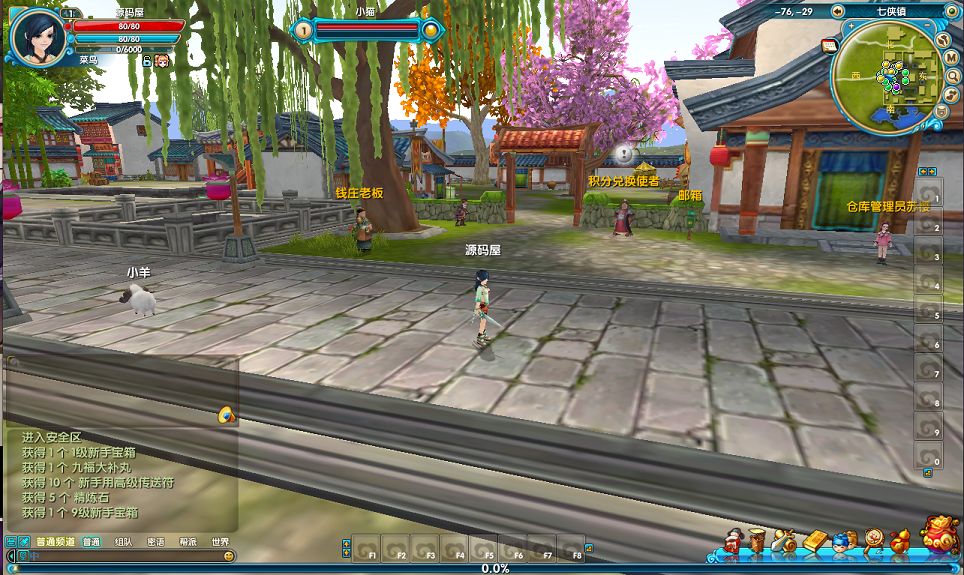
Task: Switch chat to the 帮派 tab
Action: coord(187,542)
